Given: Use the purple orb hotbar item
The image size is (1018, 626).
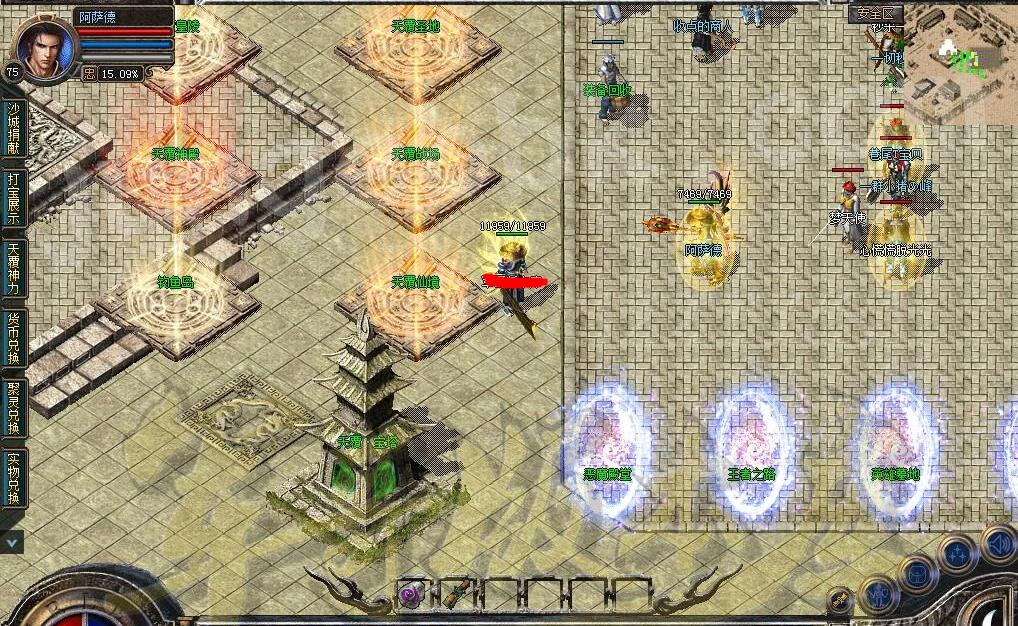Looking at the screenshot, I should click(411, 593).
